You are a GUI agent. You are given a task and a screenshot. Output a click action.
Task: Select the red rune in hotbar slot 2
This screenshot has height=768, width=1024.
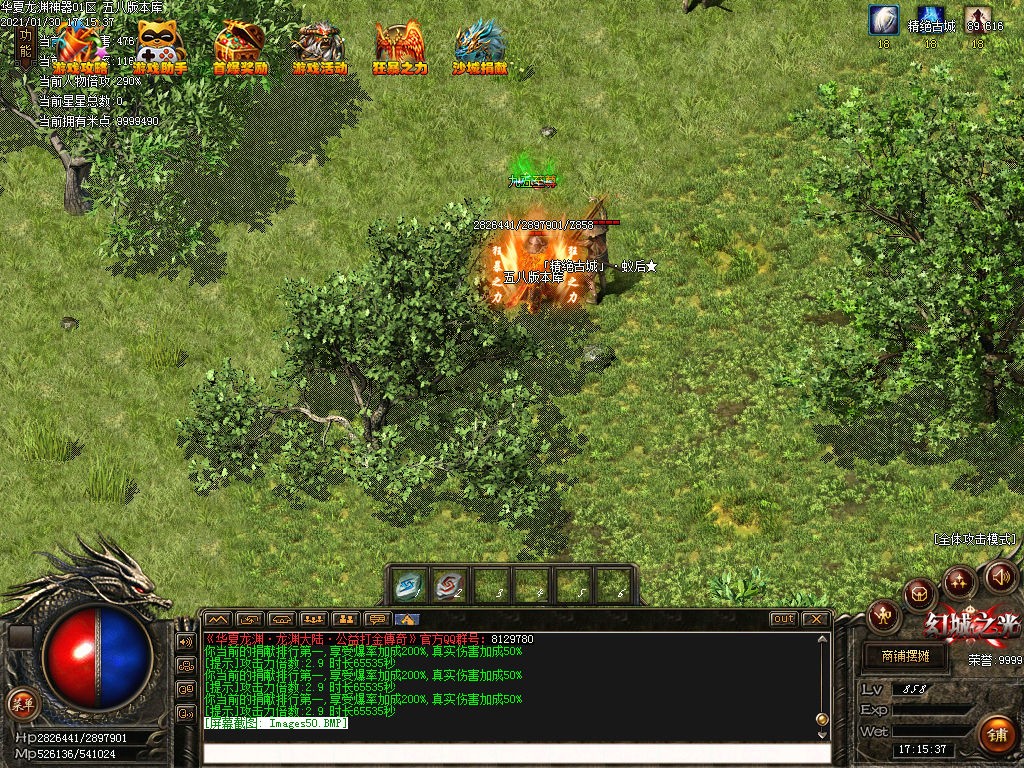[450, 585]
